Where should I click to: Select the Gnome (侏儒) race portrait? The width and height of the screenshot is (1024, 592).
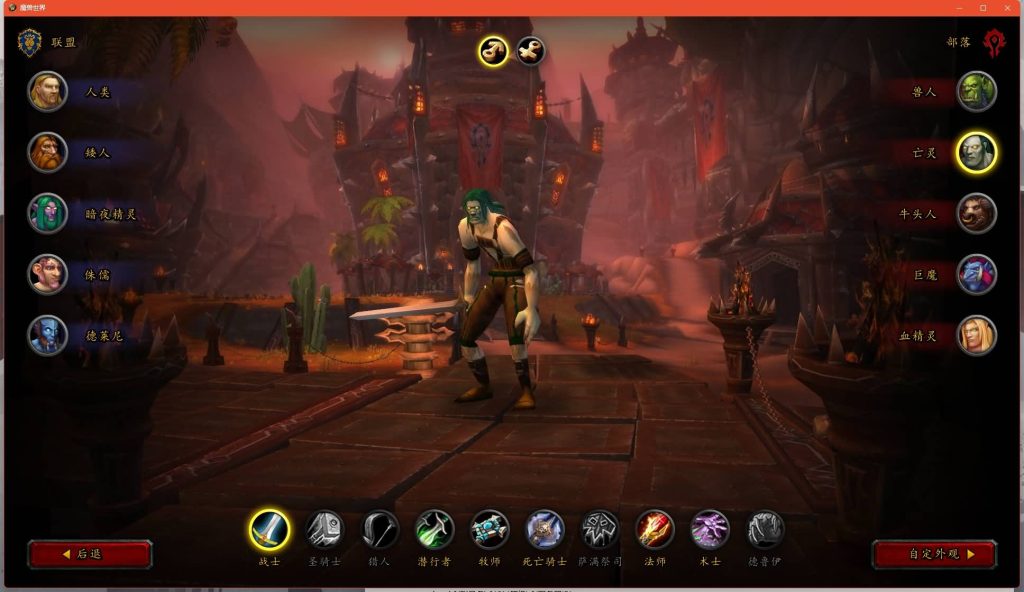tap(48, 274)
